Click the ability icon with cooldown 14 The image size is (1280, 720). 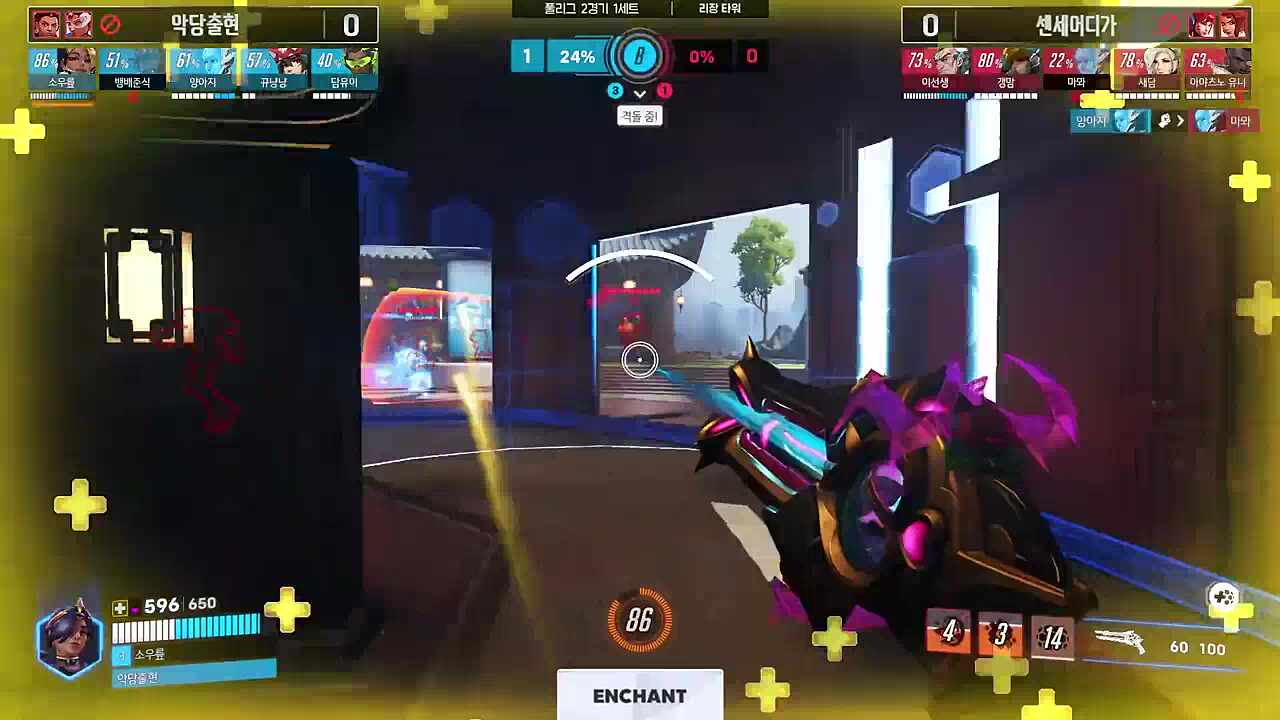(1052, 637)
